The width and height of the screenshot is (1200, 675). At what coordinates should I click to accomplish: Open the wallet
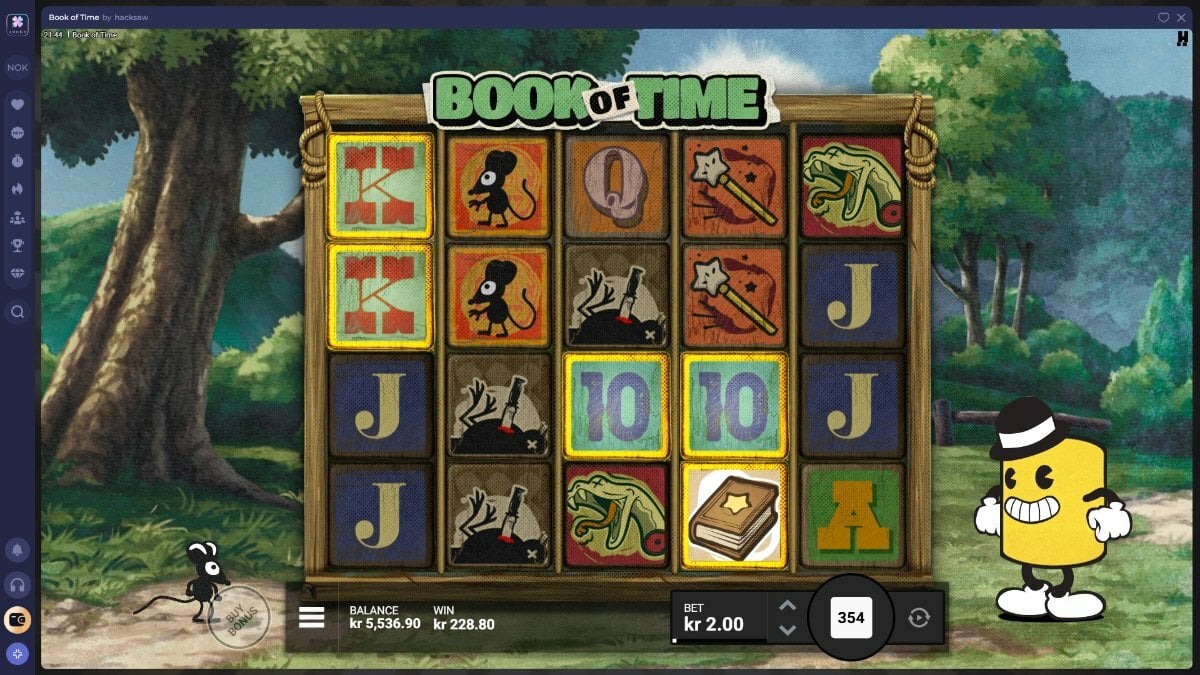pyautogui.click(x=17, y=620)
